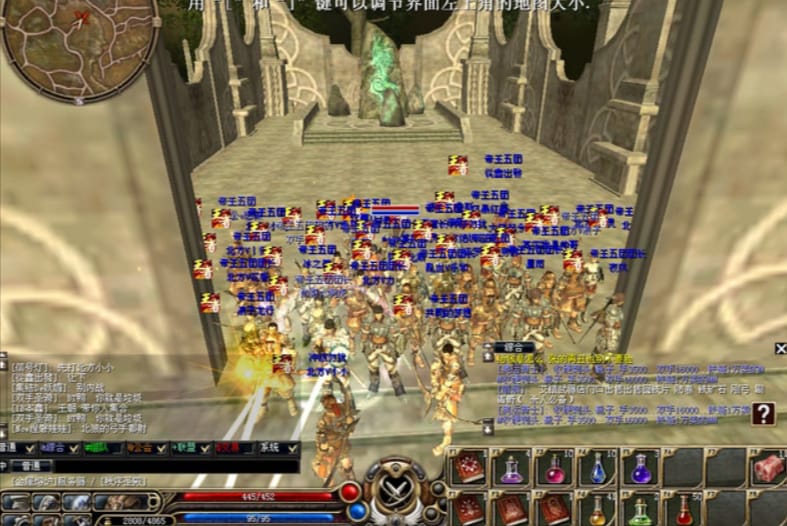Use the yellow potion in the bottom row
Screen dimensions: 787x526
click(x=598, y=512)
